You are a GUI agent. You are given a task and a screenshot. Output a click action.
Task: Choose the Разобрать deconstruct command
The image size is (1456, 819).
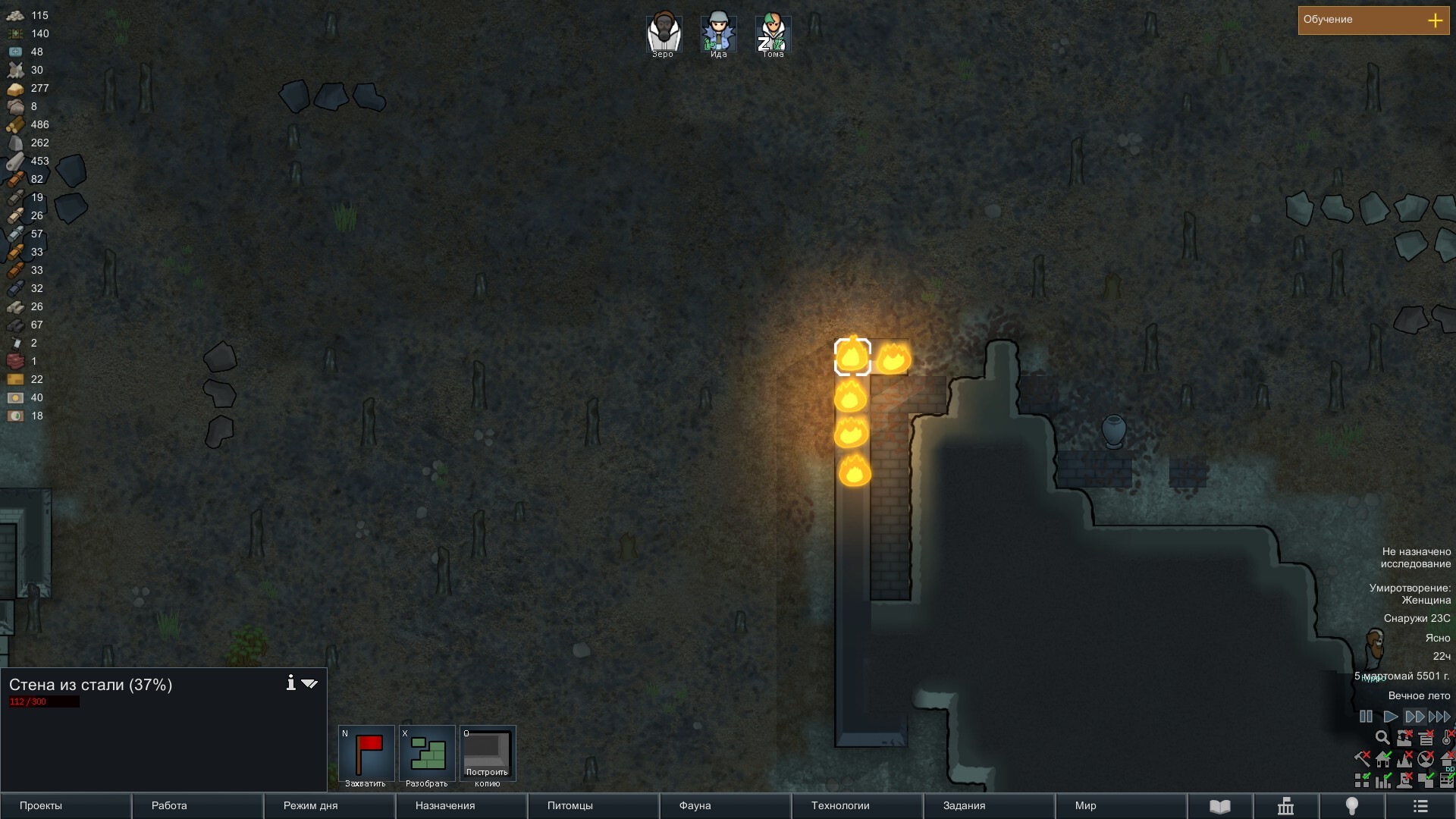click(427, 755)
